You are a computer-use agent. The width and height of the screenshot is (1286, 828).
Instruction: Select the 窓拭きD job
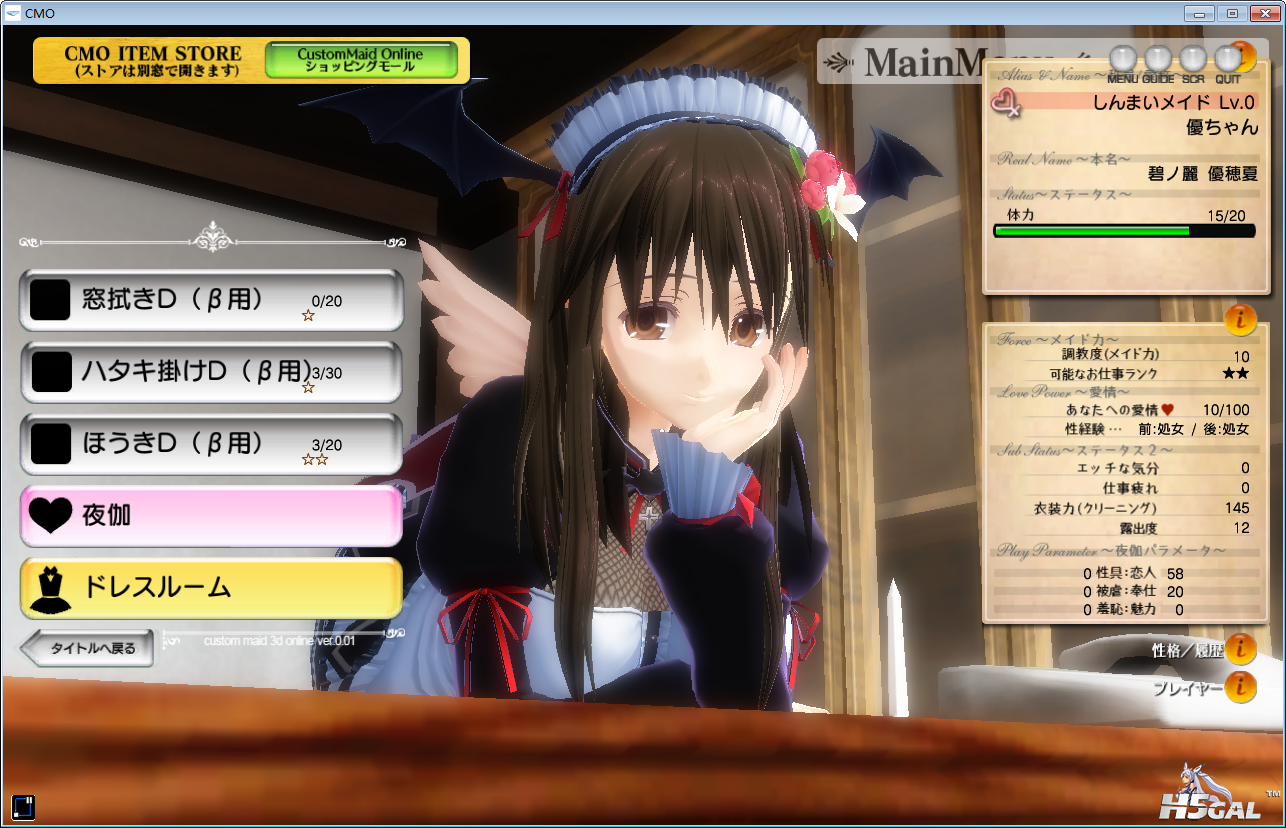[x=211, y=300]
